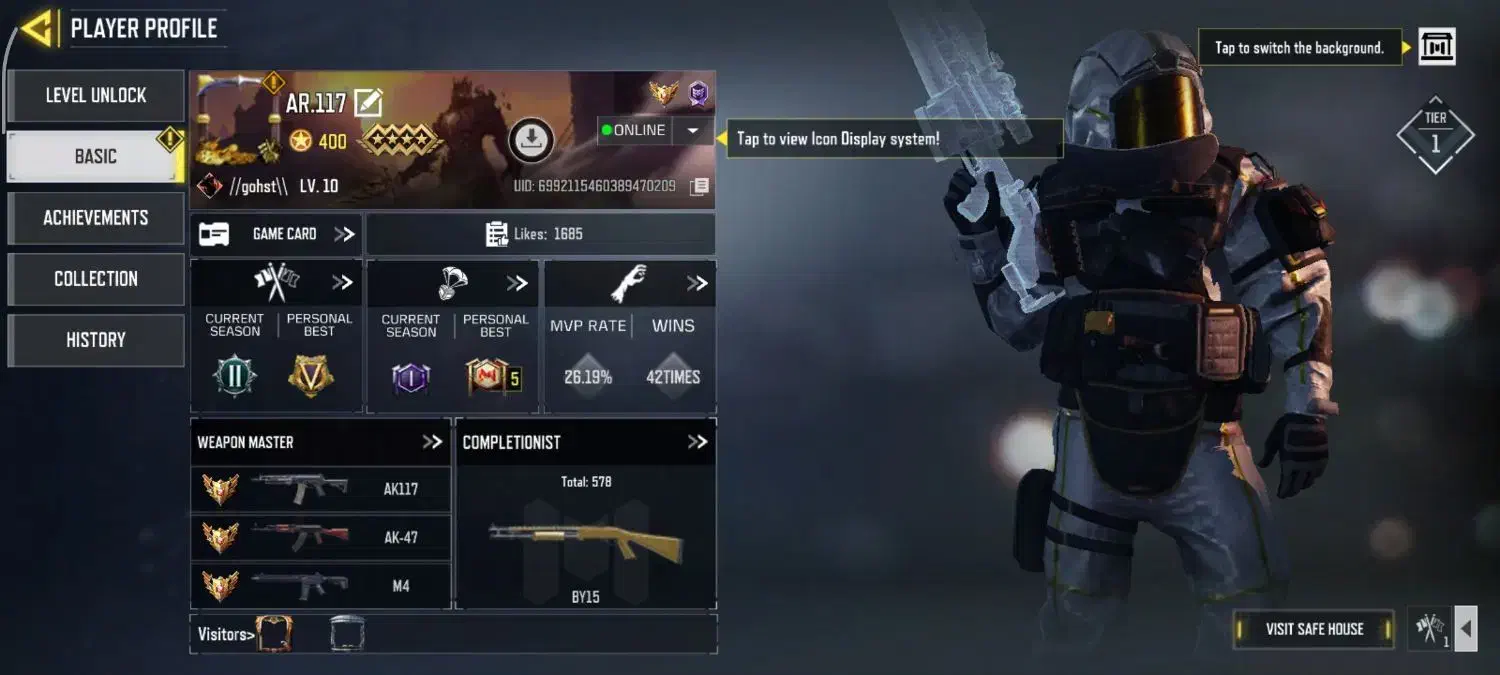Select the AK-47 weapon master row
The height and width of the screenshot is (675, 1500).
pos(321,537)
